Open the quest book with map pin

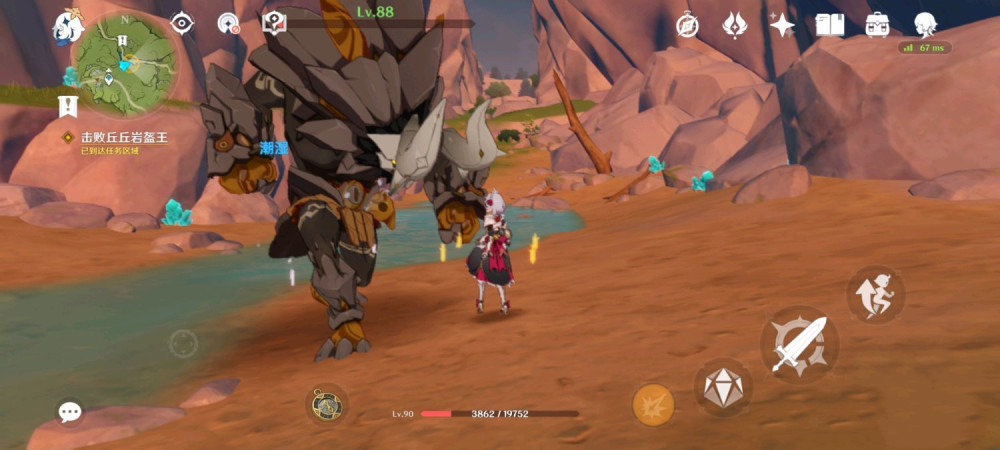pyautogui.click(x=274, y=23)
